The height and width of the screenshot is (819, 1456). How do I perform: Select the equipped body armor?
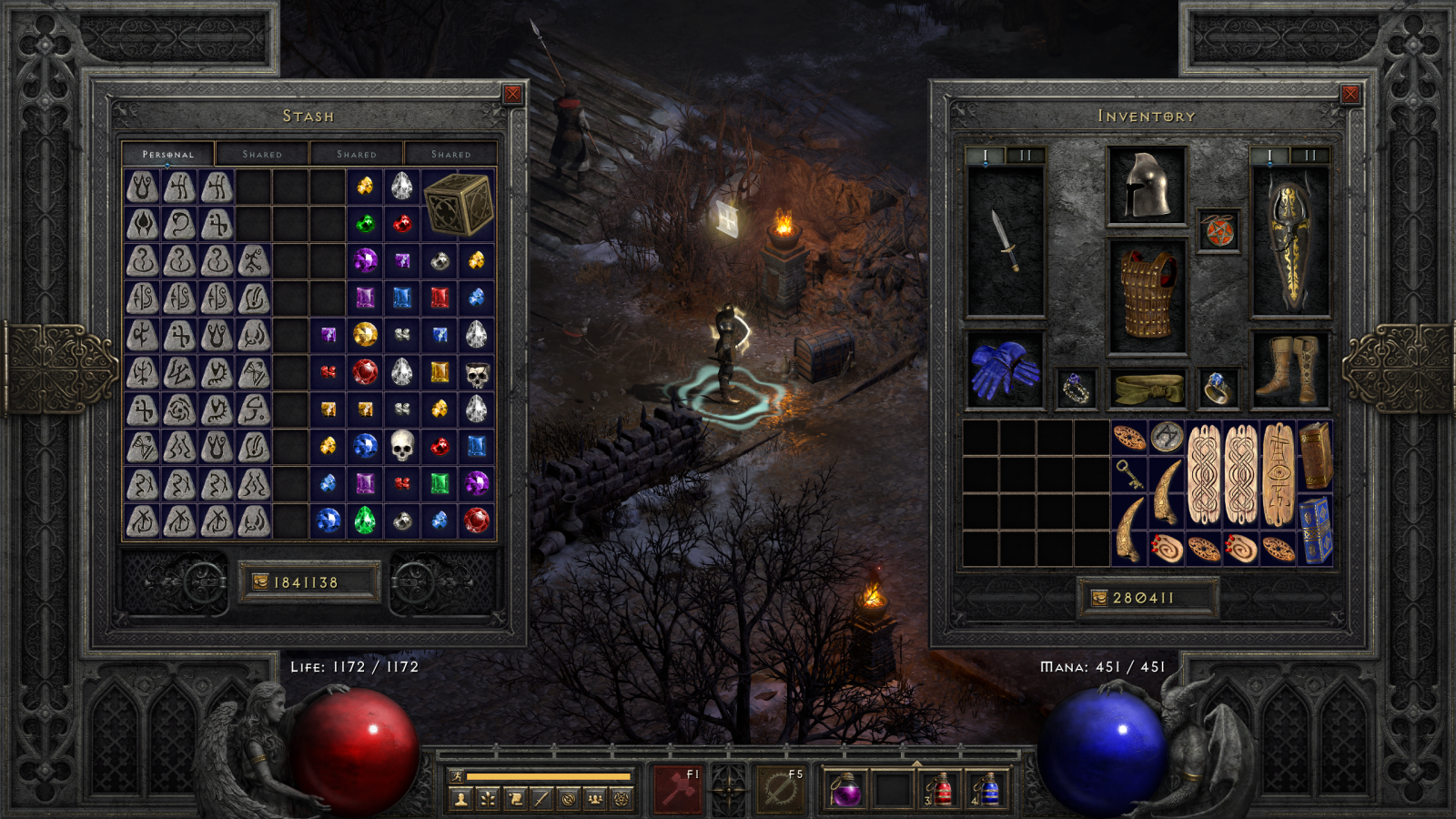(1147, 296)
